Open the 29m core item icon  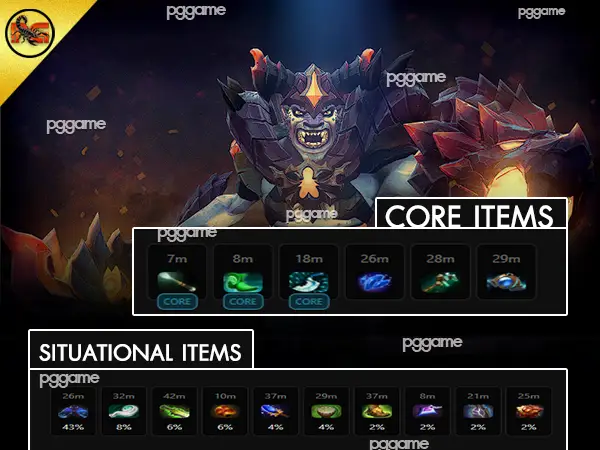pyautogui.click(x=506, y=282)
